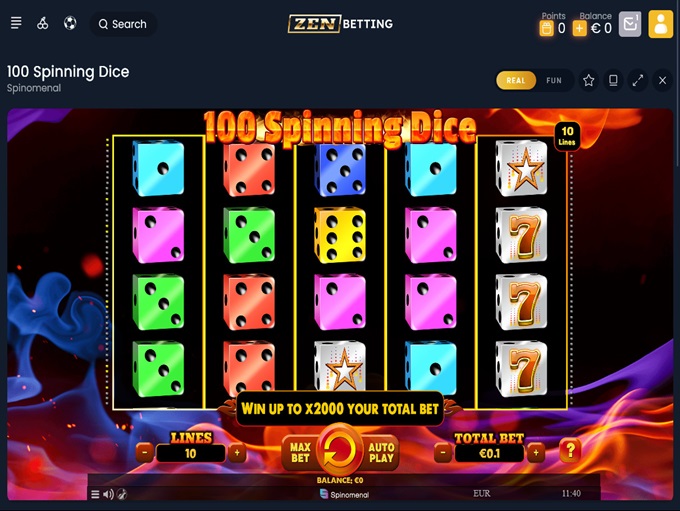
Task: Click the MAX BET button
Action: pos(299,454)
